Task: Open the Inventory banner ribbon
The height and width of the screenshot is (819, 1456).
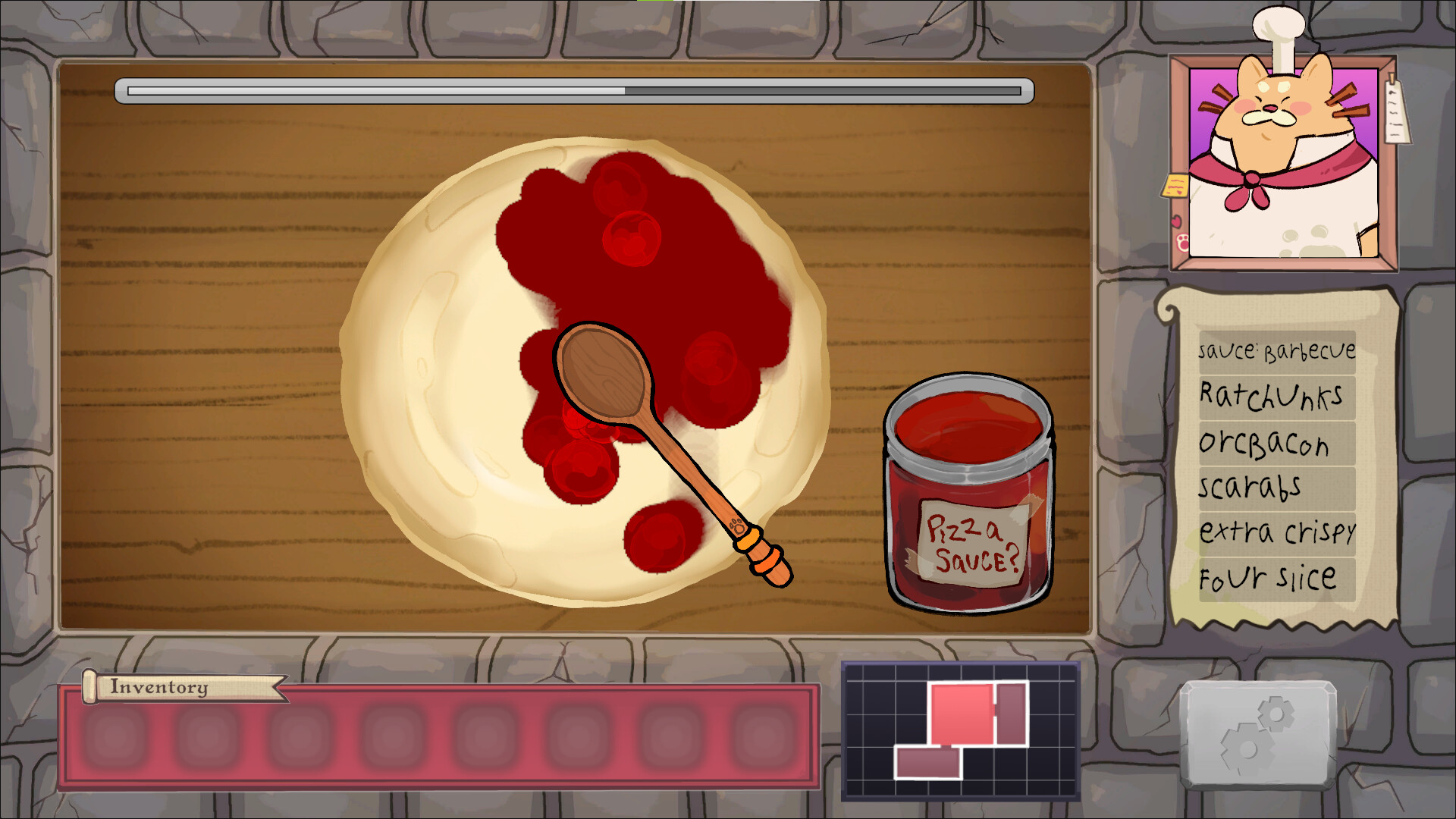Action: point(157,689)
